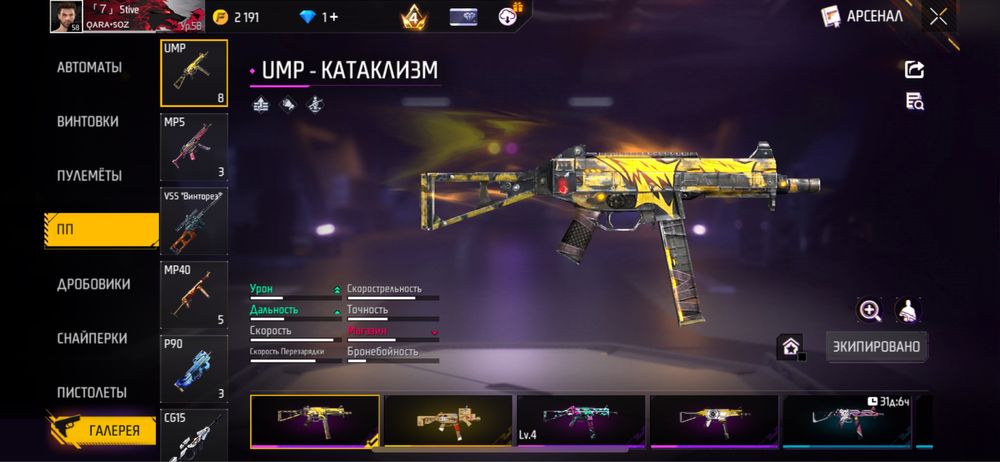
Task: Select the Lv.4 UMP skin thumbnail
Action: [580, 420]
